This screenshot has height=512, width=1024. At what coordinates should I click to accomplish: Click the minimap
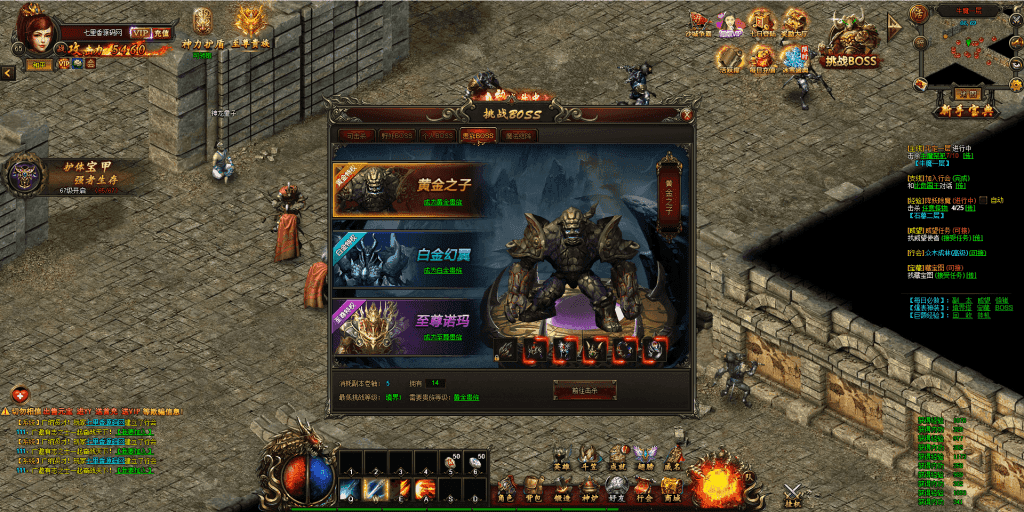(x=966, y=50)
